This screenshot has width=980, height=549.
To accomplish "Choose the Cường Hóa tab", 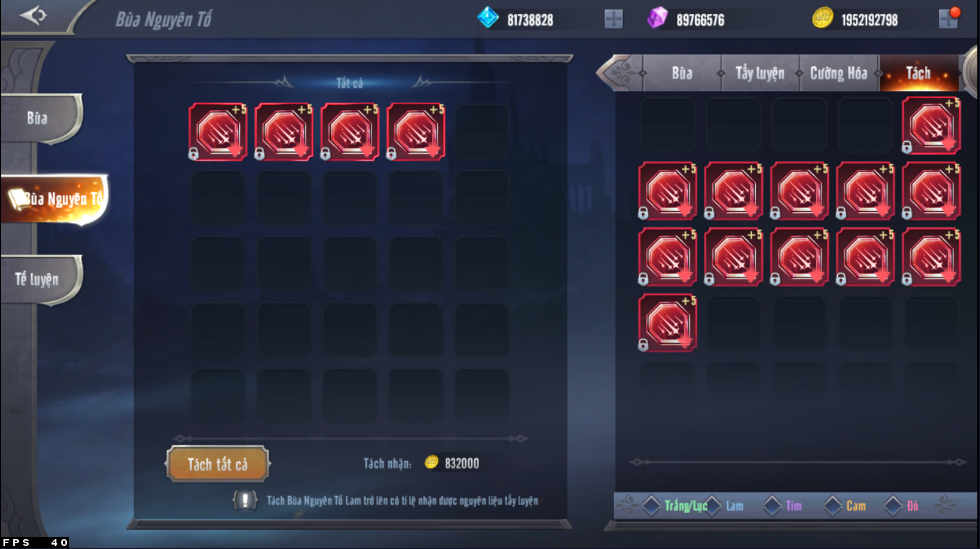I will pyautogui.click(x=839, y=73).
